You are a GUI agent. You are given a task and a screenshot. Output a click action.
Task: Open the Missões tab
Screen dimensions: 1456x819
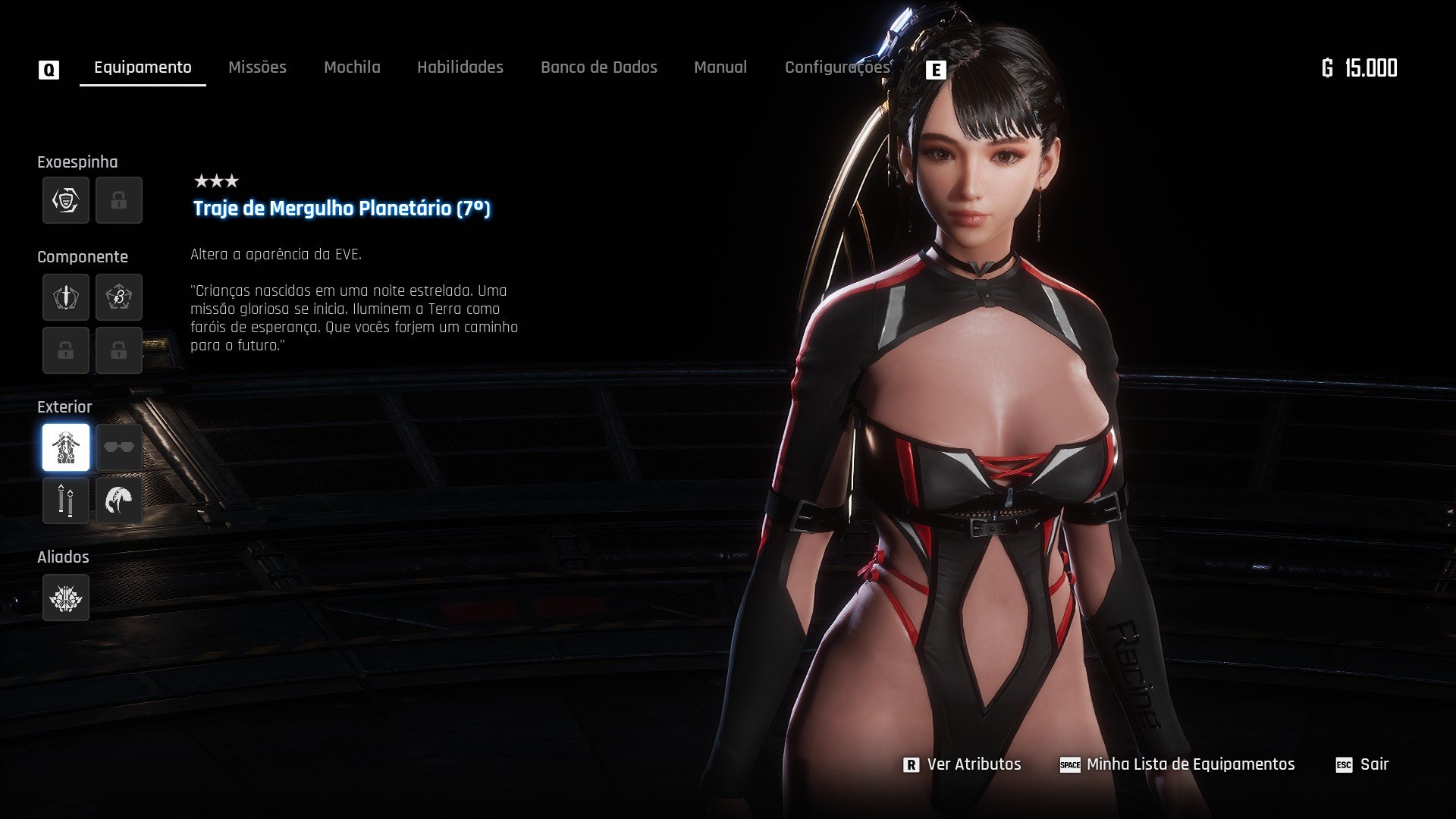(257, 67)
